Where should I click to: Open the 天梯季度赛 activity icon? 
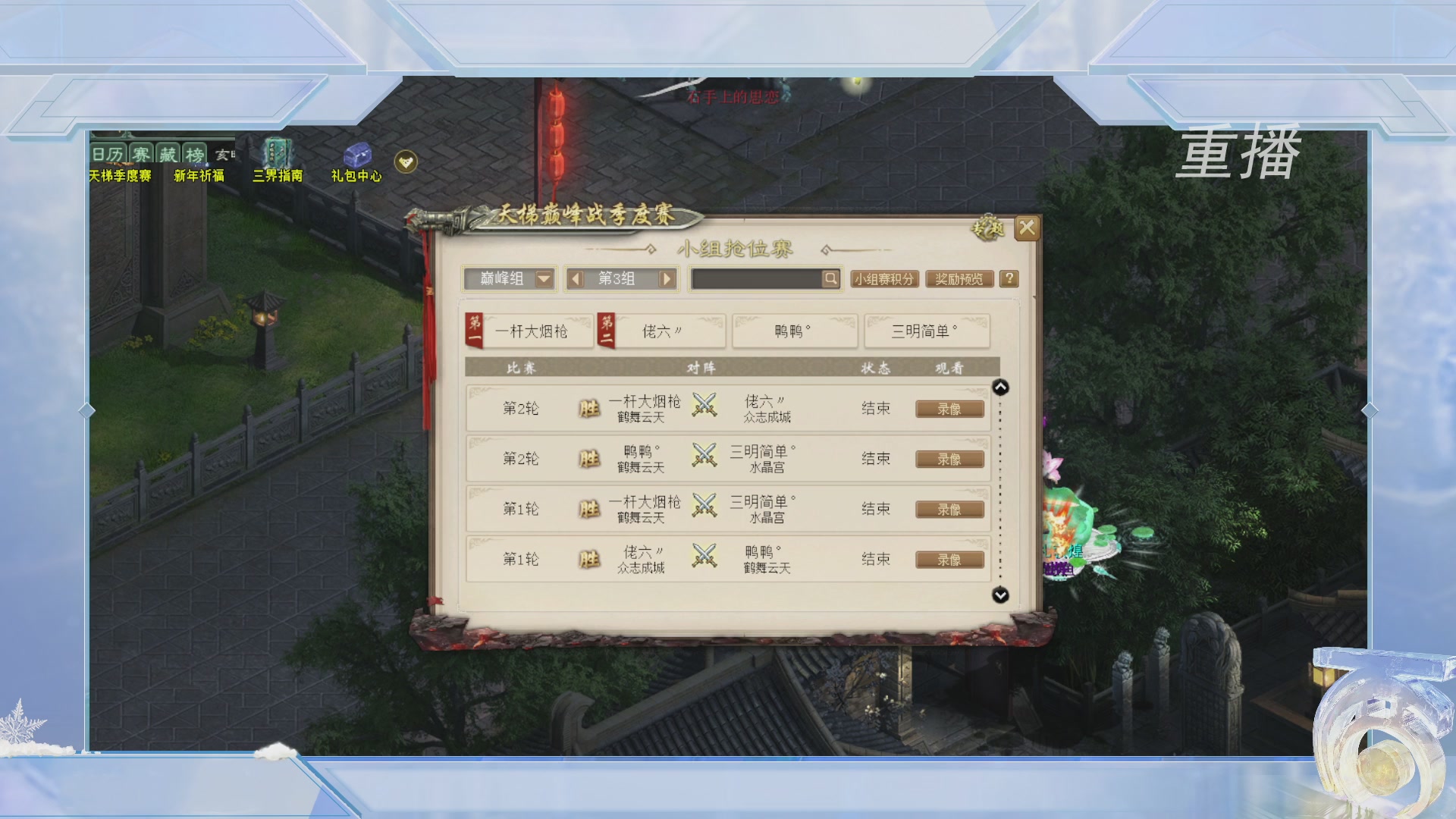tap(119, 159)
